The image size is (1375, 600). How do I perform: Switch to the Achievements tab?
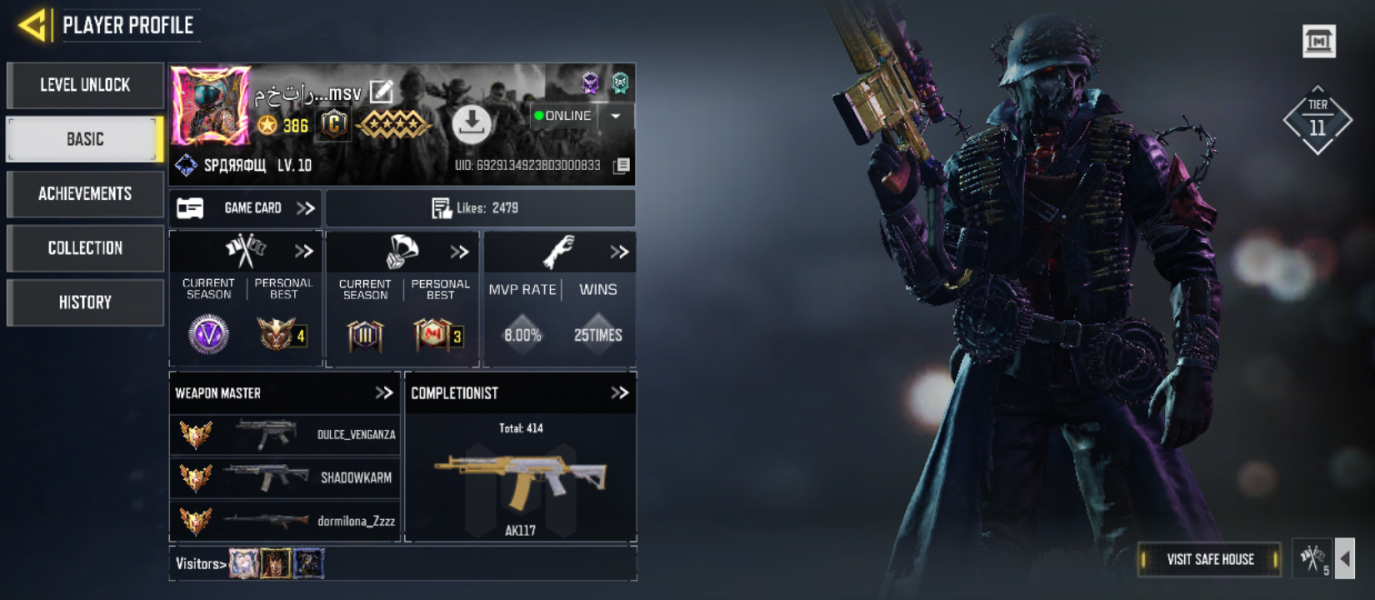(85, 194)
